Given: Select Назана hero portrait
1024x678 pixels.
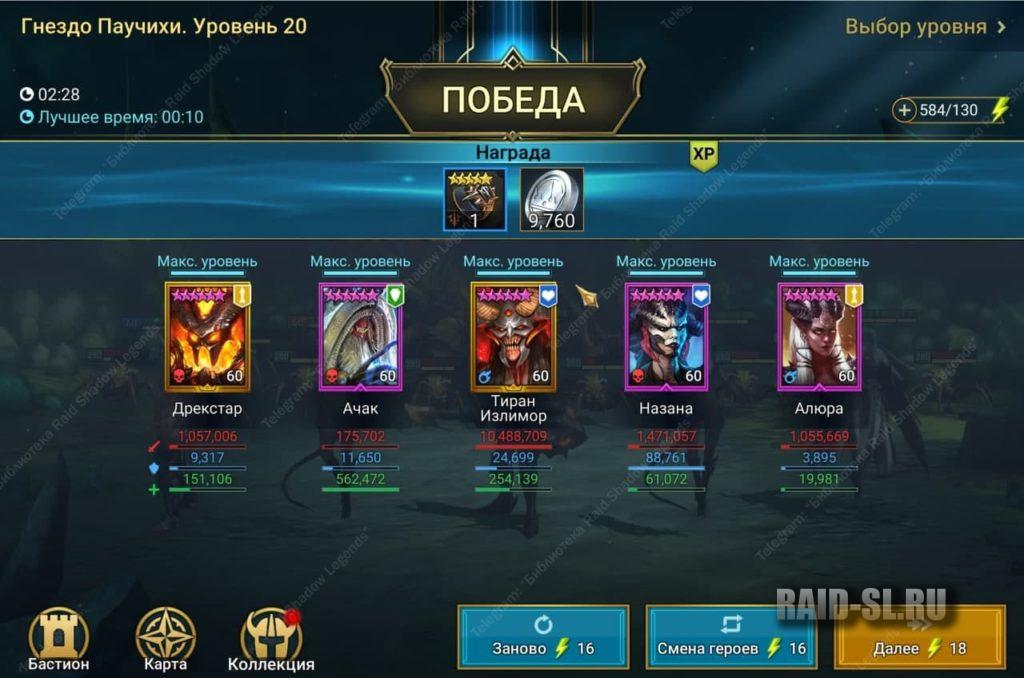Looking at the screenshot, I should pyautogui.click(x=666, y=336).
